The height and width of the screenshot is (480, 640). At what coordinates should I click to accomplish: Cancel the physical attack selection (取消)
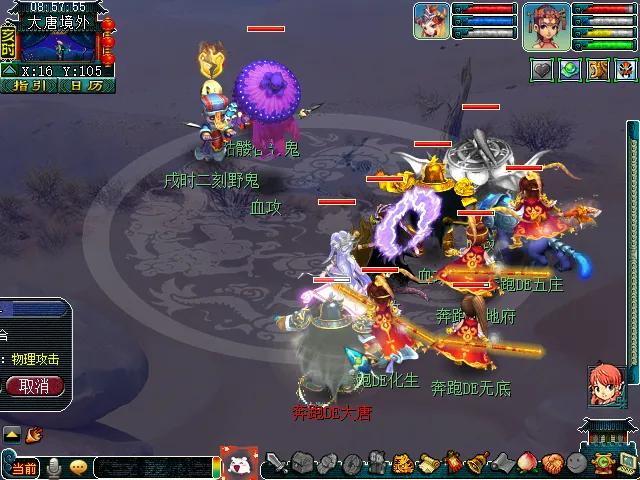coord(34,386)
